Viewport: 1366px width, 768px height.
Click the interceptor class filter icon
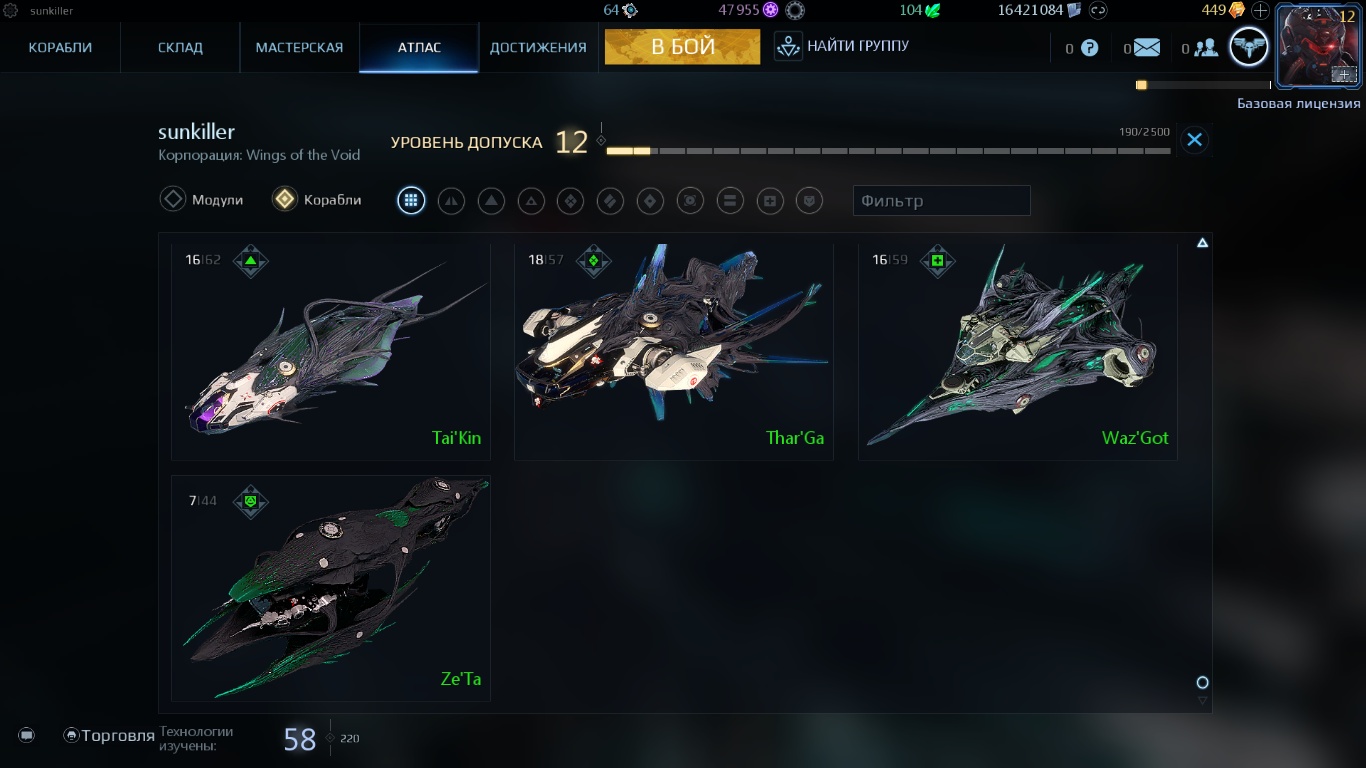click(451, 200)
